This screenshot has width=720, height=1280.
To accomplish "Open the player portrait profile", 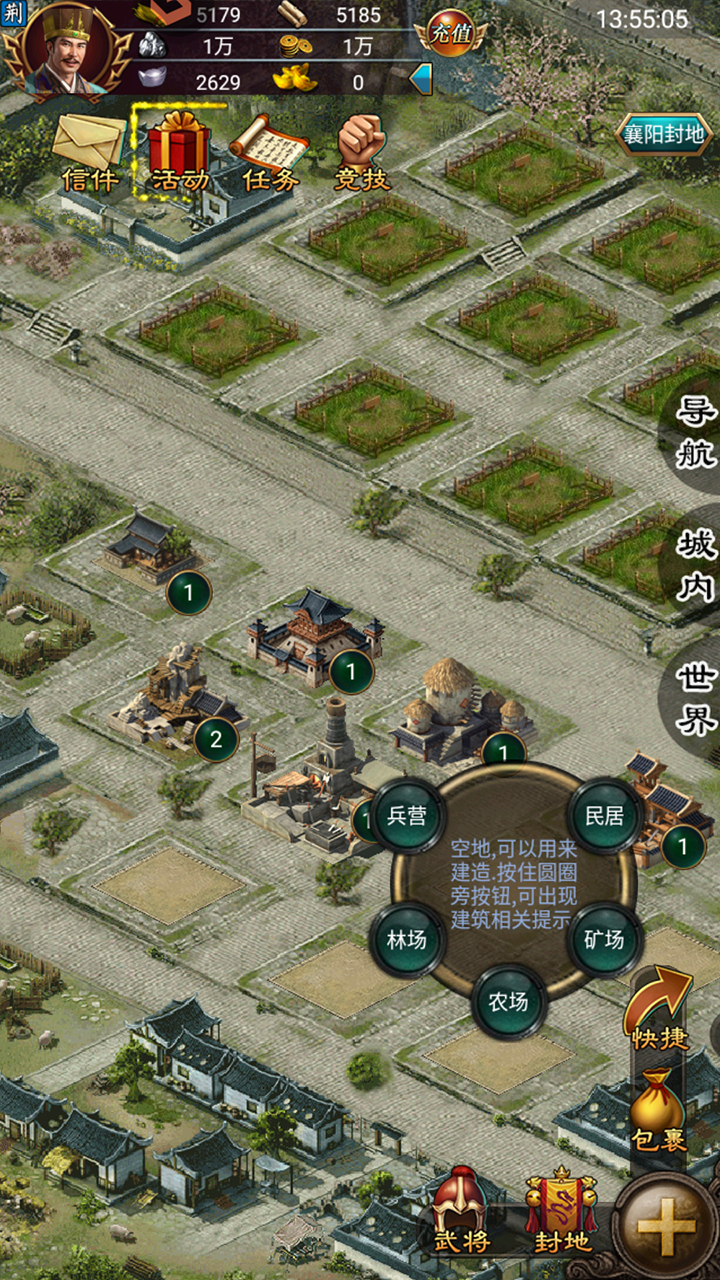I will [x=66, y=50].
